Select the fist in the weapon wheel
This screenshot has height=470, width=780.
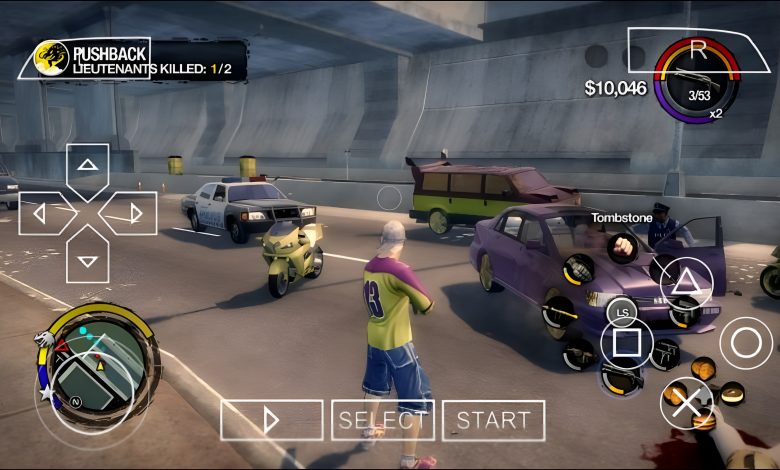(624, 246)
